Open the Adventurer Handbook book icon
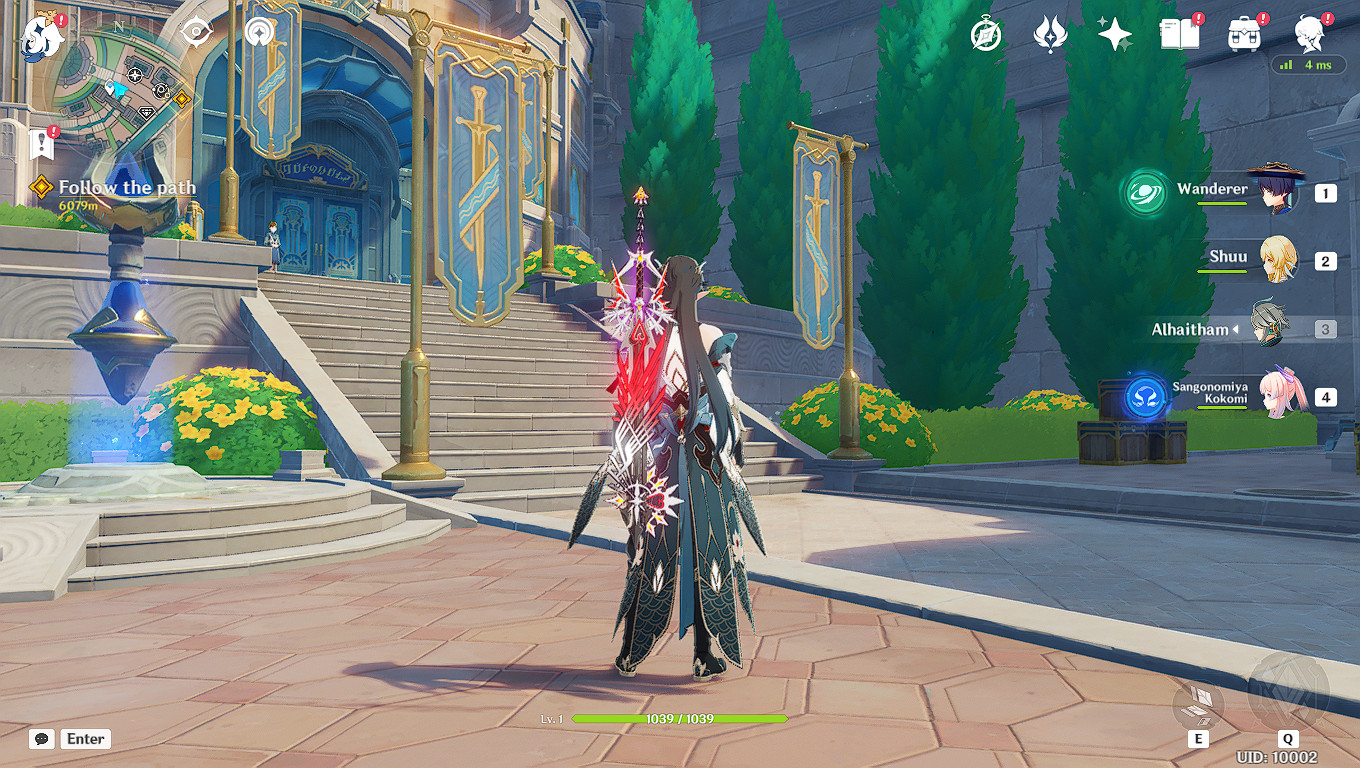The width and height of the screenshot is (1360, 768). [1178, 33]
